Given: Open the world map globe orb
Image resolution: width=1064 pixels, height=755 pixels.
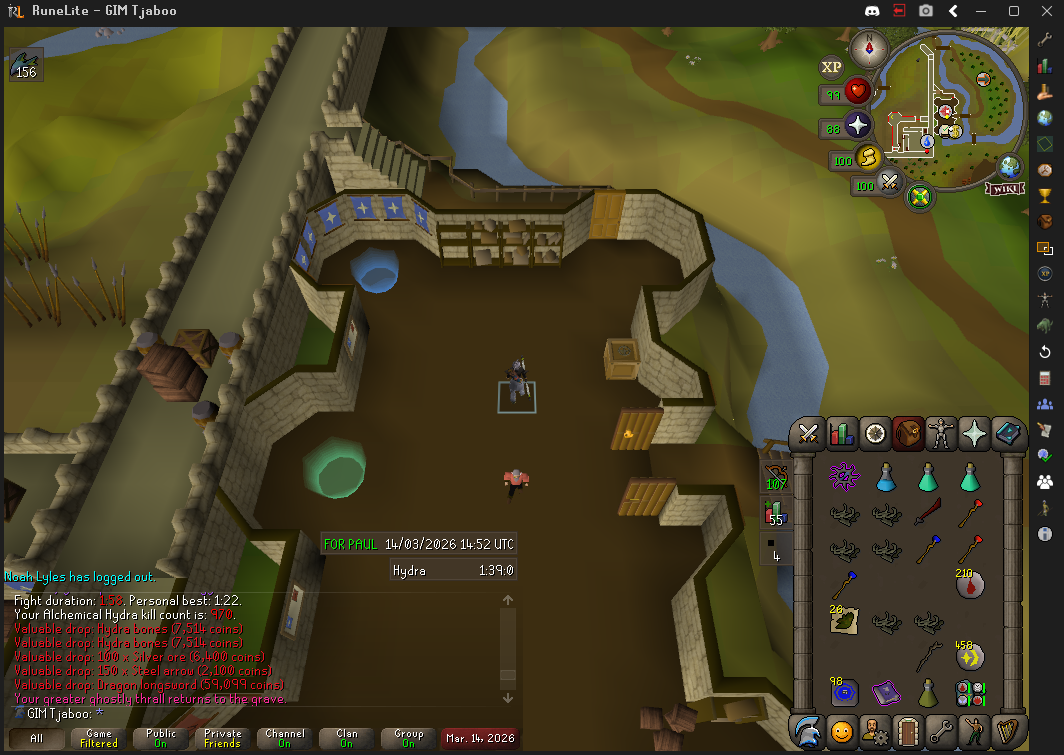Looking at the screenshot, I should [x=1010, y=166].
